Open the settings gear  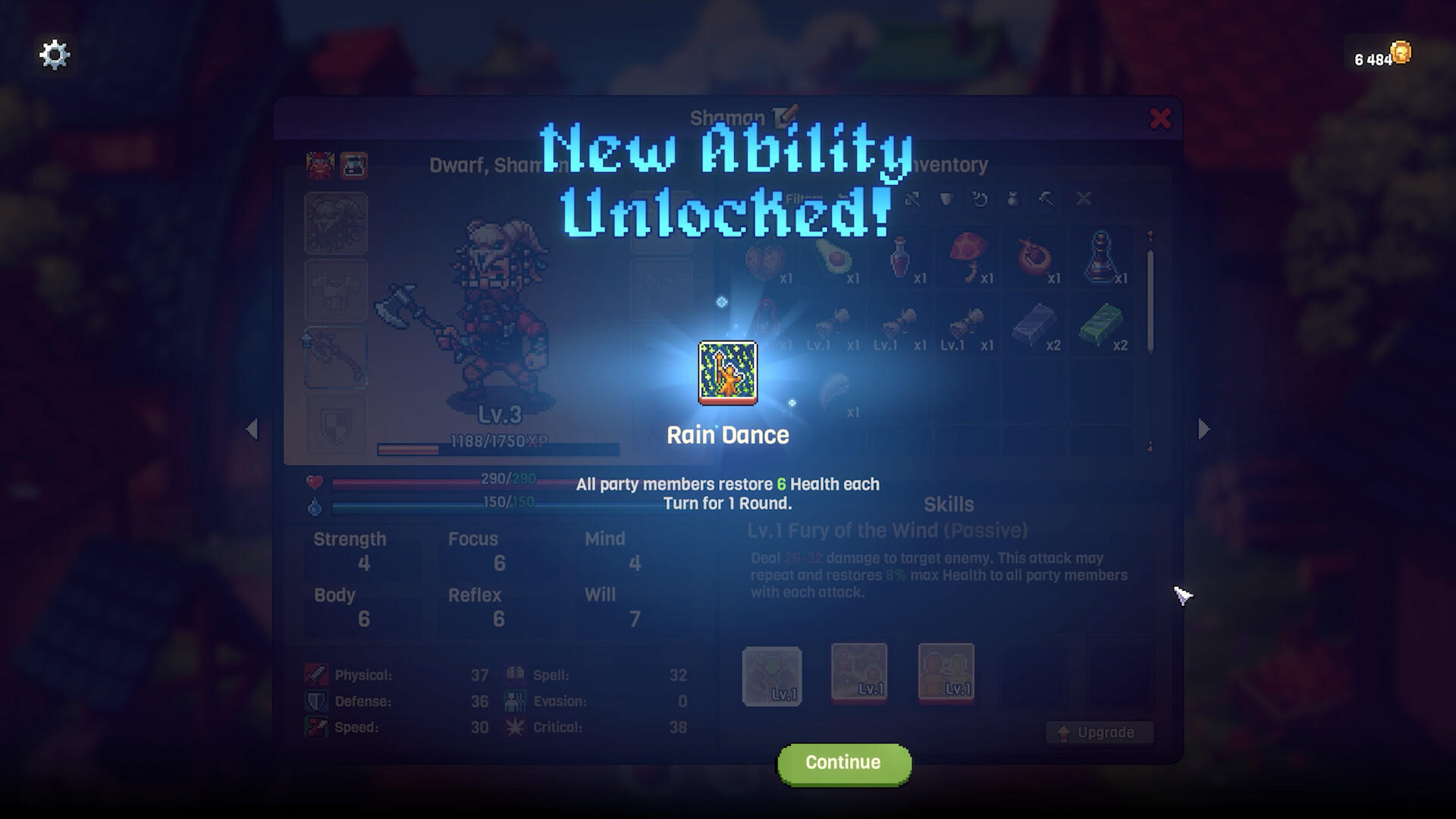(53, 54)
